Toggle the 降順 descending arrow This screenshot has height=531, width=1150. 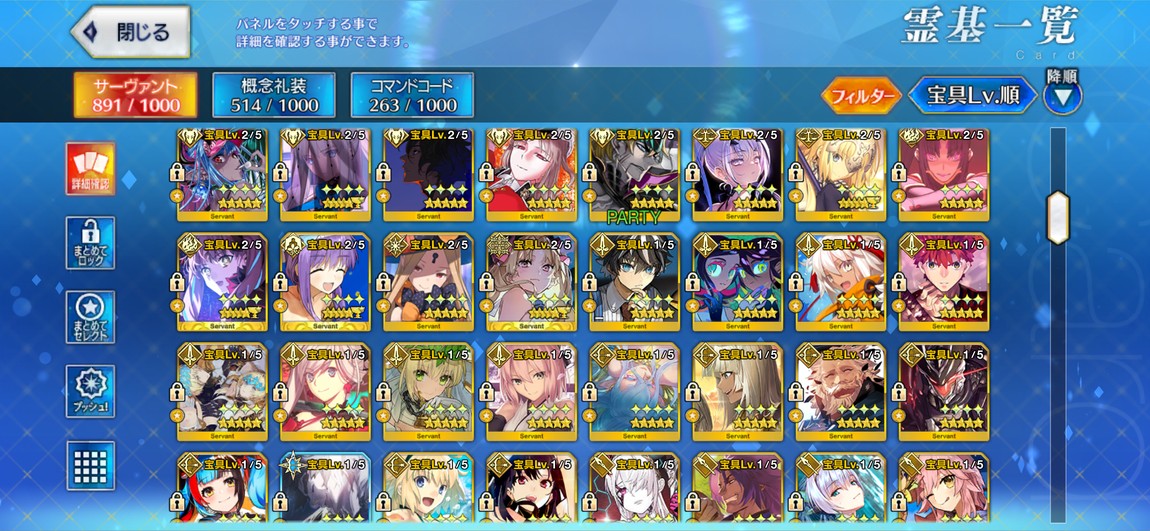[x=1062, y=97]
